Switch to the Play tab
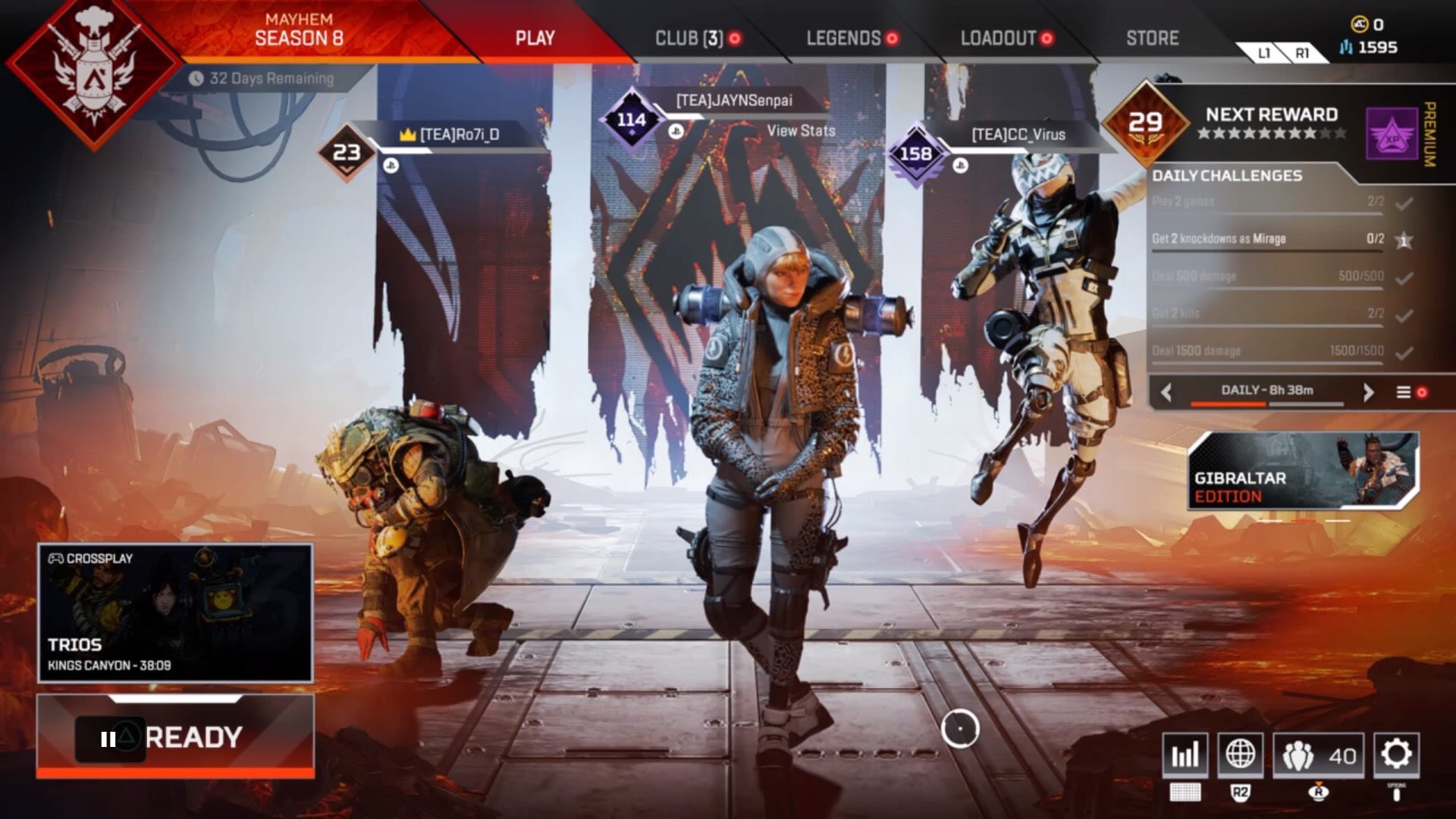The image size is (1456, 819). point(535,38)
